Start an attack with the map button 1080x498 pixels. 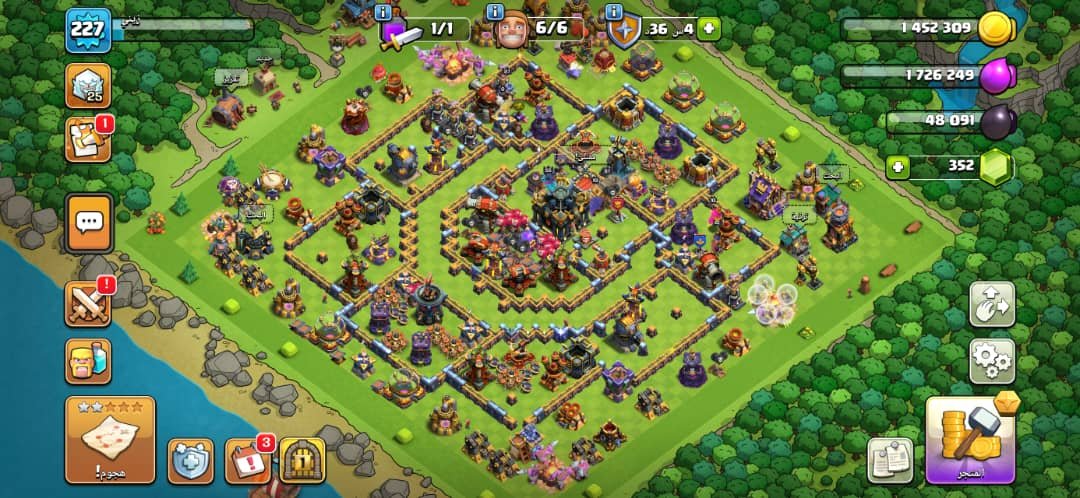[x=110, y=440]
